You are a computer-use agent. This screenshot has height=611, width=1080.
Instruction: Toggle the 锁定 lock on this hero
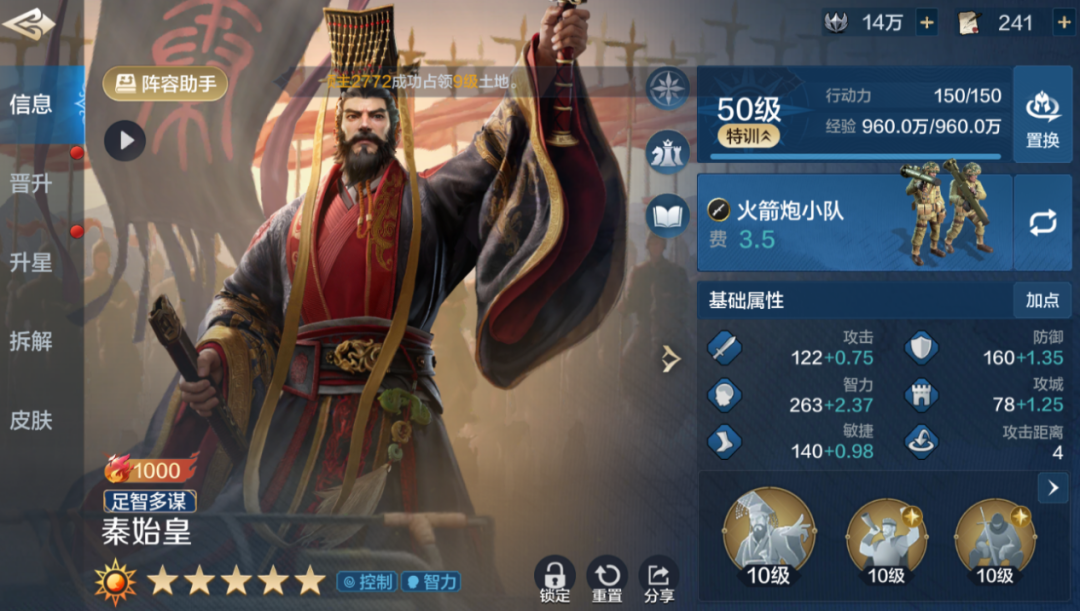click(555, 580)
